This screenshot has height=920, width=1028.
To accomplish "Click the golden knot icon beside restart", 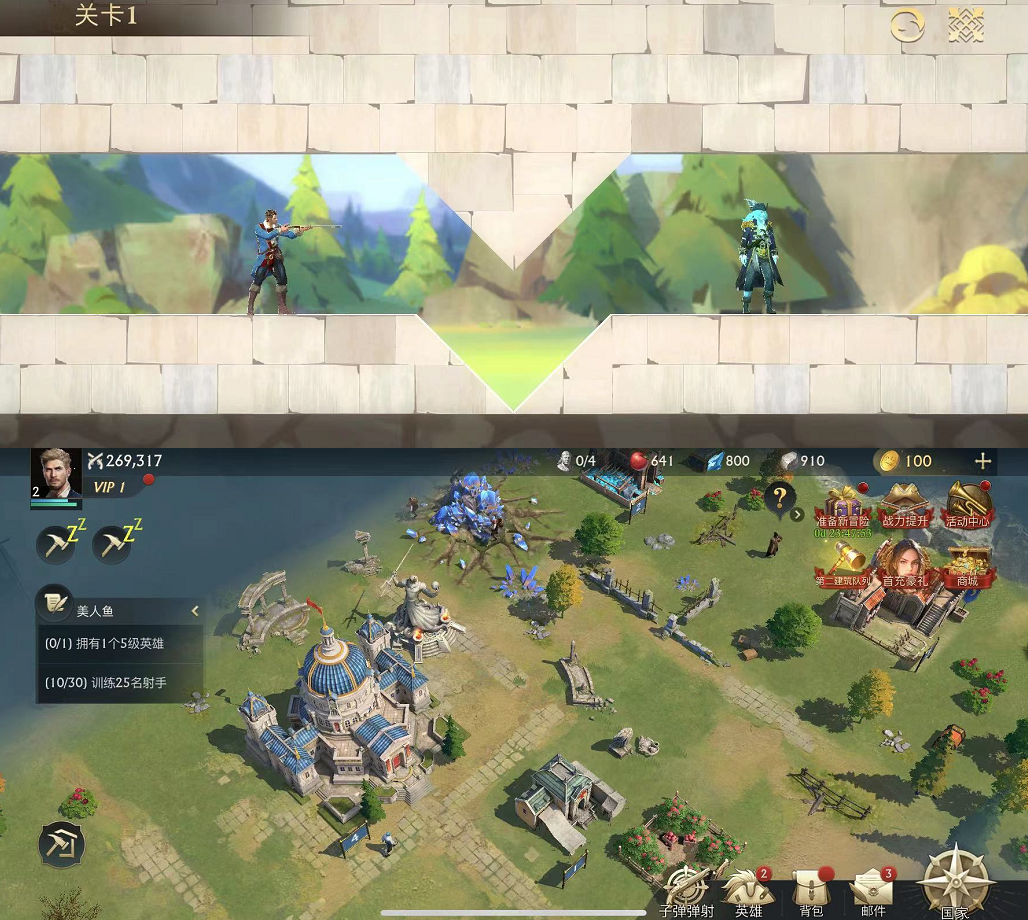I will tap(965, 26).
